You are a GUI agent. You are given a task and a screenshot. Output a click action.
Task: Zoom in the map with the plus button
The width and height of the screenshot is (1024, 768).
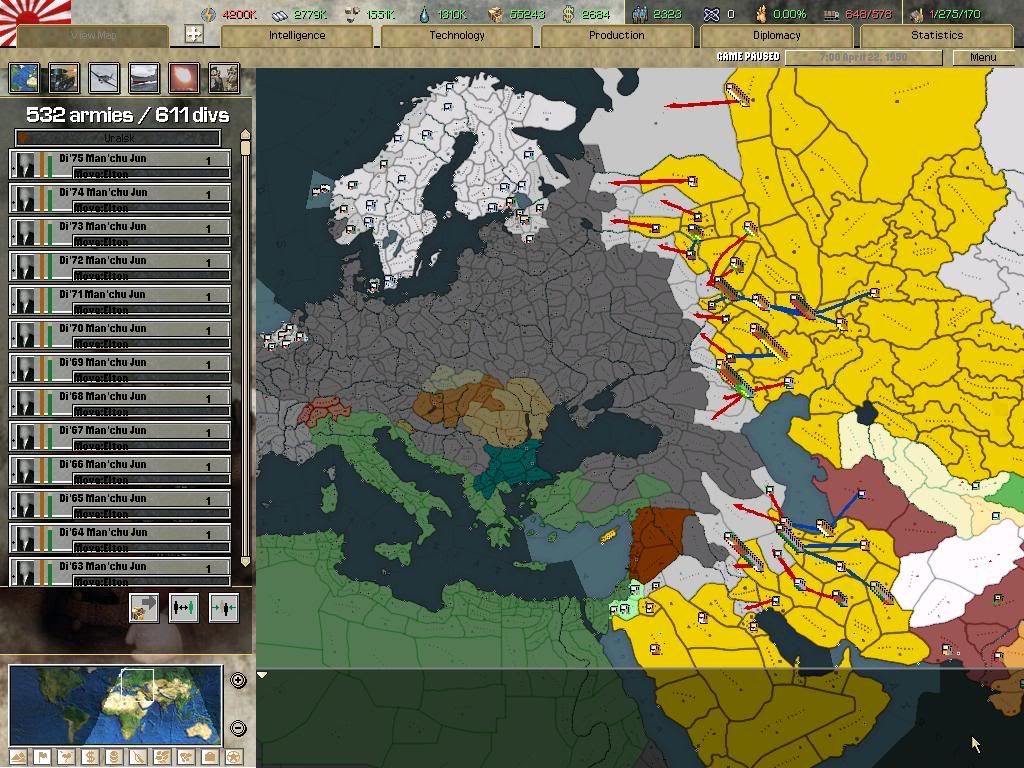click(238, 680)
